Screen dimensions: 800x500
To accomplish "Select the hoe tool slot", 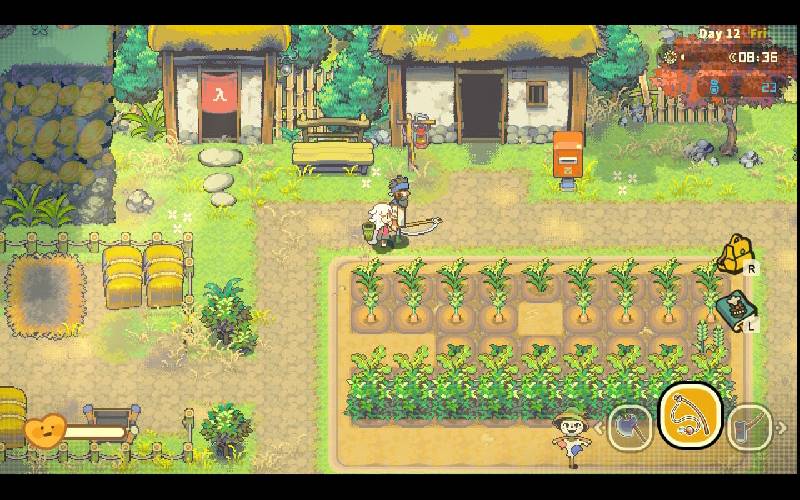I will click(x=748, y=426).
